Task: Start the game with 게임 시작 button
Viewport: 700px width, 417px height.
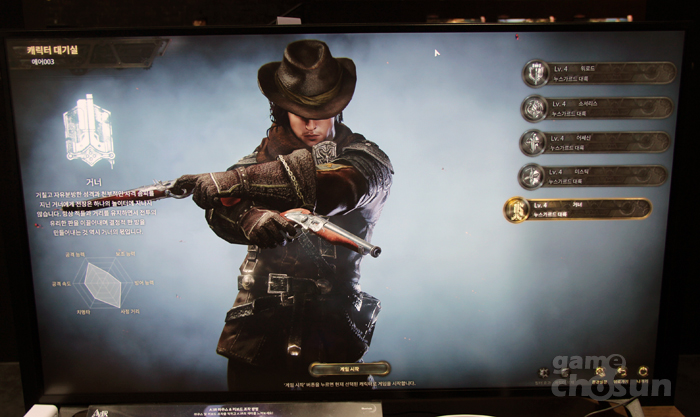Action: coord(349,368)
